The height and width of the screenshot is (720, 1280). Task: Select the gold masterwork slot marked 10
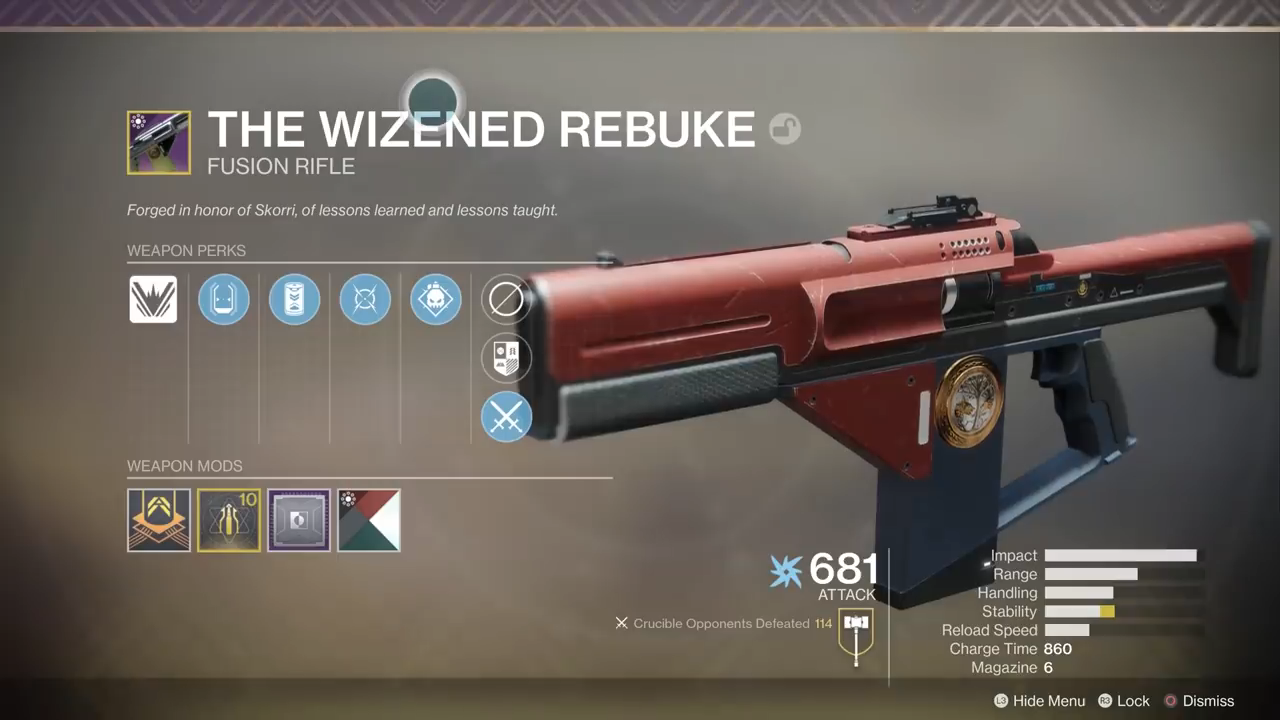pyautogui.click(x=229, y=520)
